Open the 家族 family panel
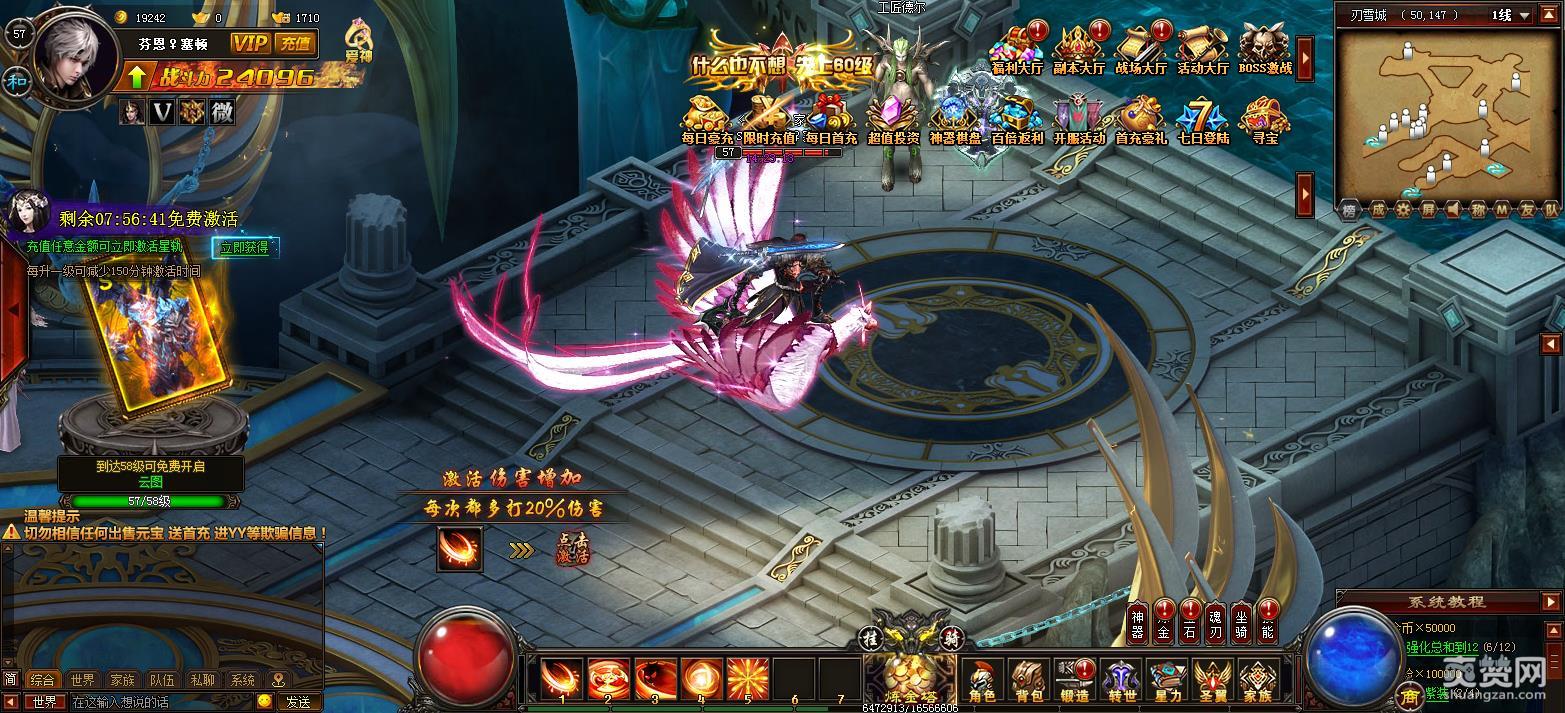 coord(1257,680)
